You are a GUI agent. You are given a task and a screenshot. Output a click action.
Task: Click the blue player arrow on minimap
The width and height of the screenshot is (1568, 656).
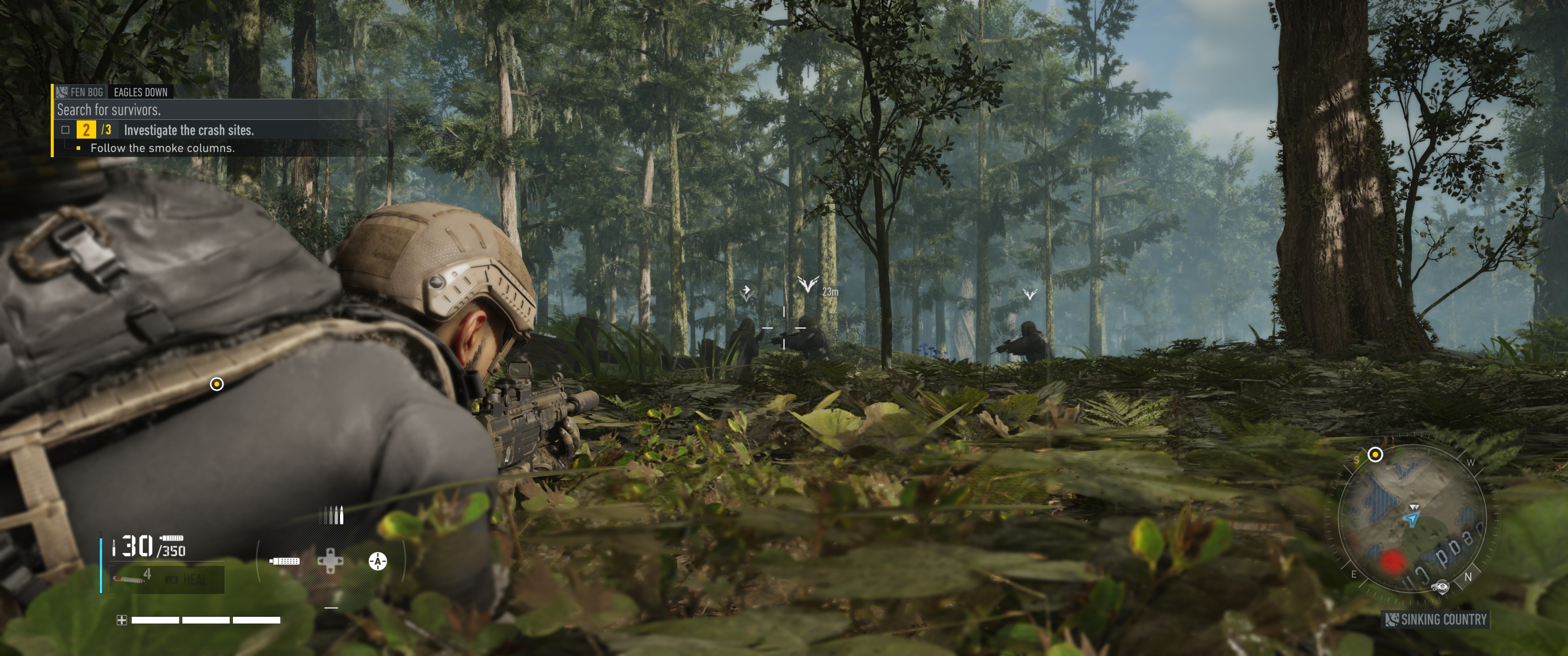(1412, 519)
